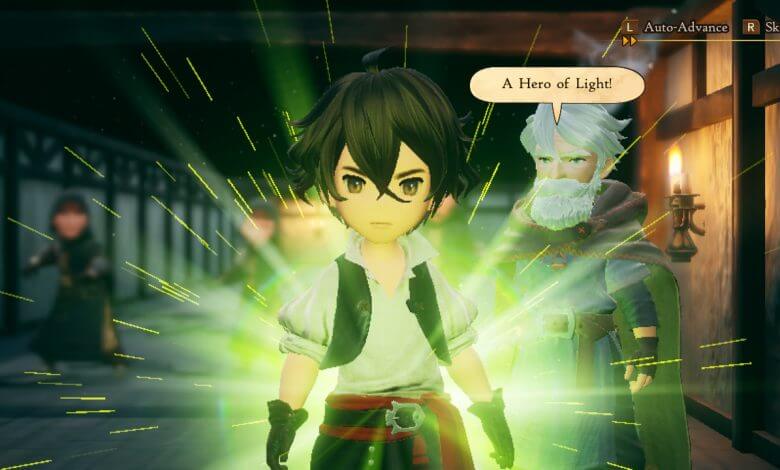Toggle the Auto-Advance dialogue option
This screenshot has height=470, width=780.
pos(685,27)
